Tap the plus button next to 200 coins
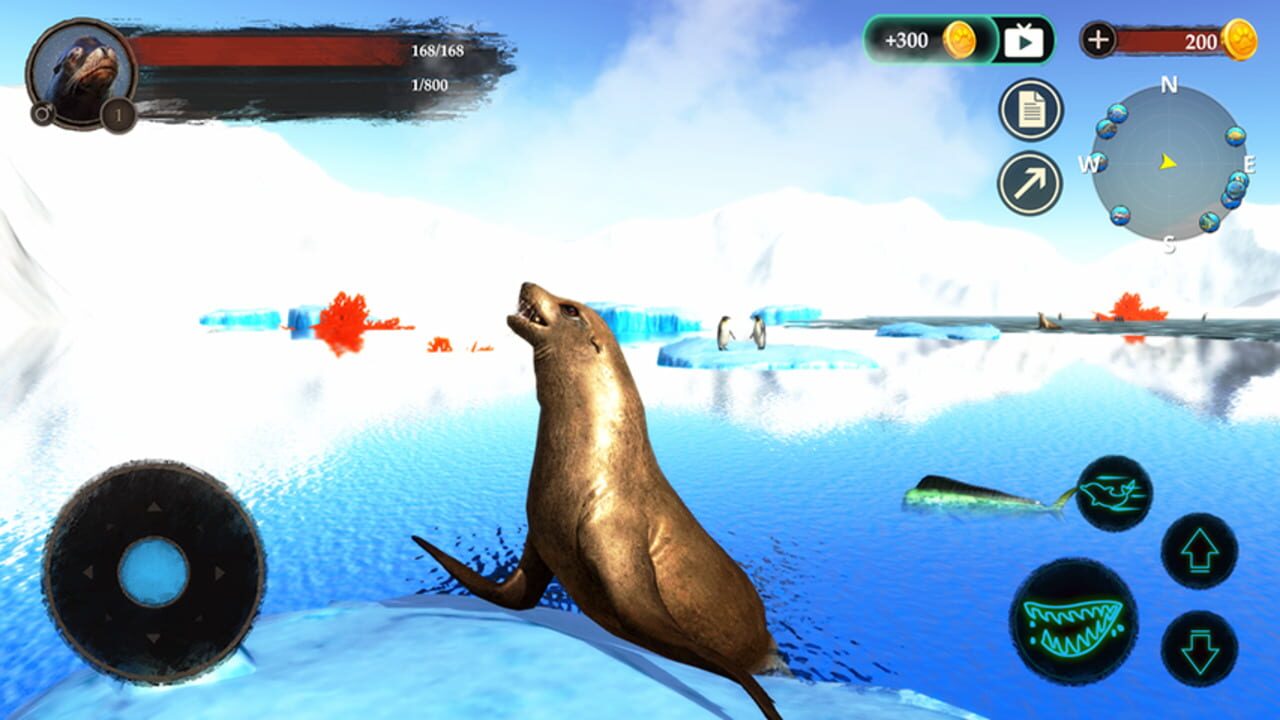1280x720 pixels. click(x=1098, y=41)
